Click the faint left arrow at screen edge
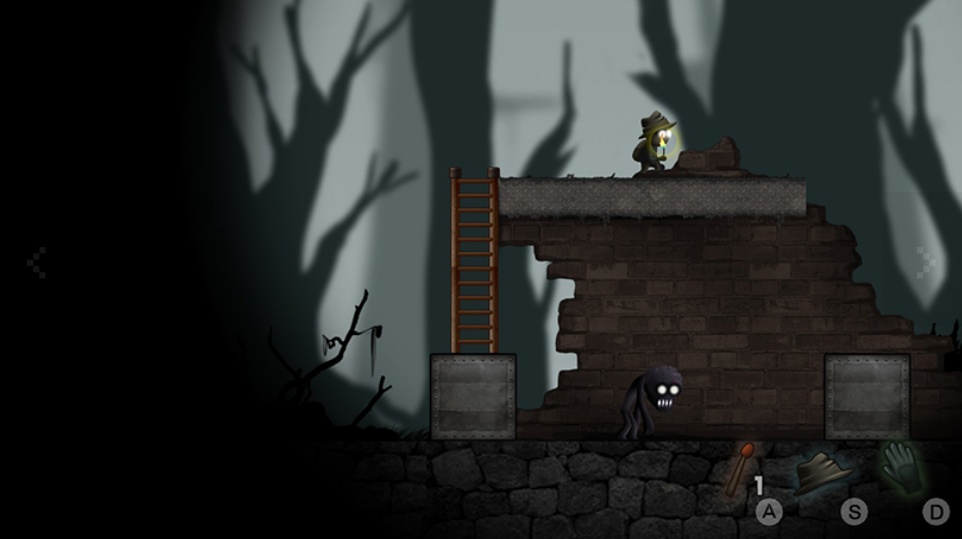Viewport: 962px width, 539px height. click(x=36, y=263)
